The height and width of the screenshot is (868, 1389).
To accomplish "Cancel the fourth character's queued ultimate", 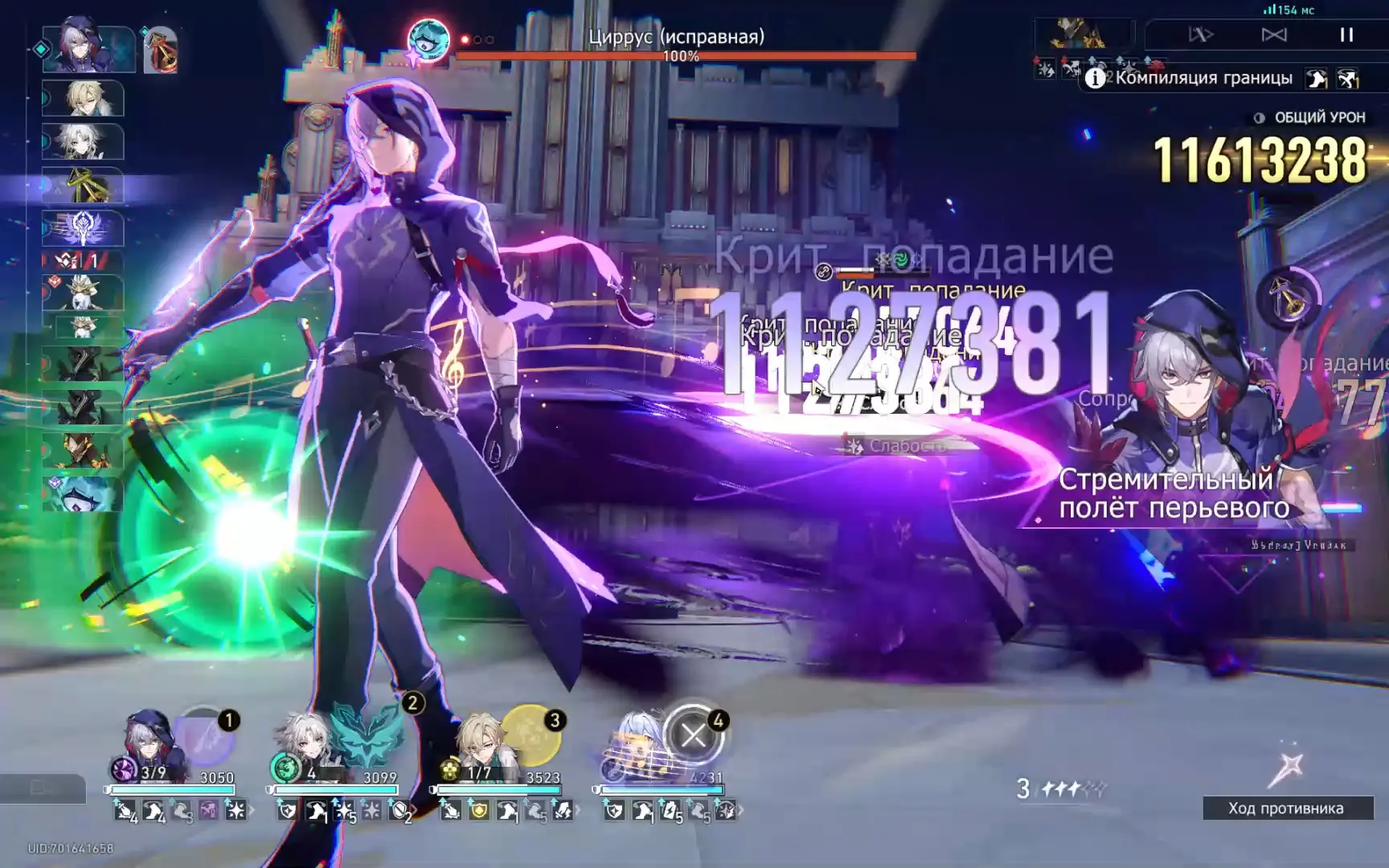I will point(693,735).
